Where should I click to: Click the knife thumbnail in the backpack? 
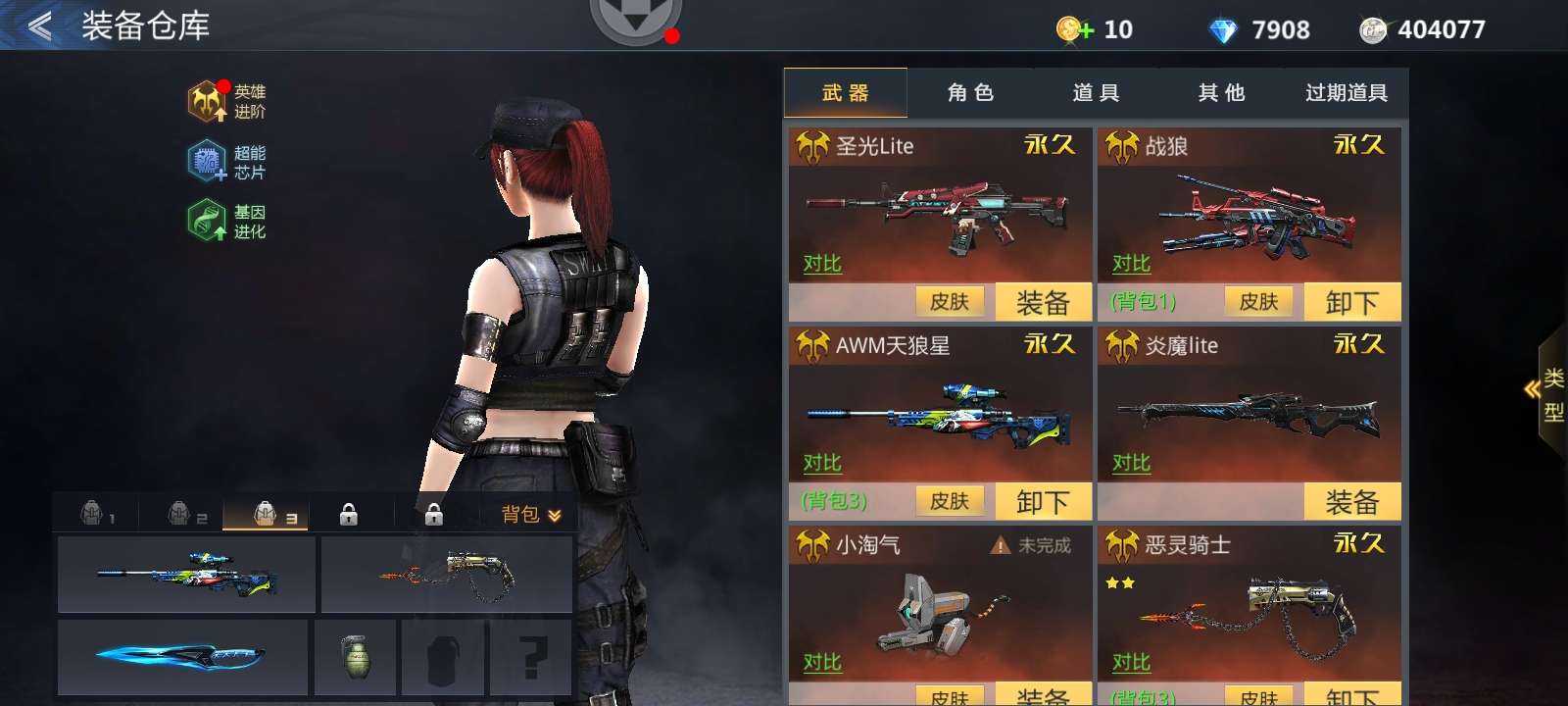click(181, 657)
